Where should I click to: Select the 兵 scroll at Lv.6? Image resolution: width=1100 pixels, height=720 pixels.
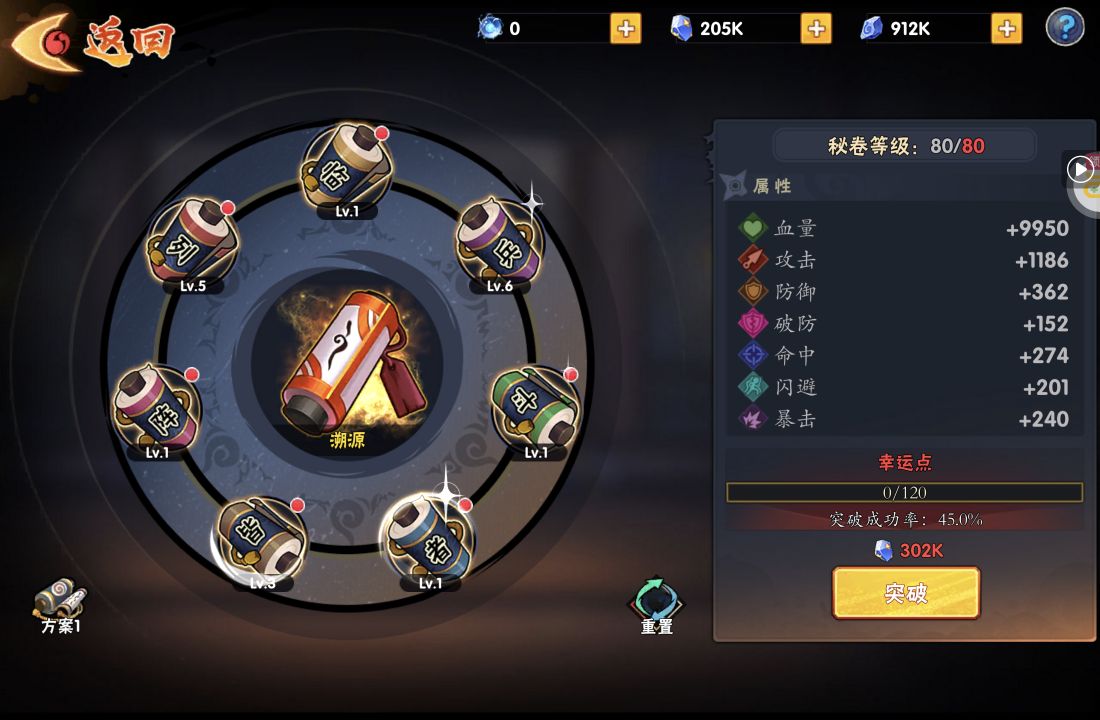[x=499, y=242]
